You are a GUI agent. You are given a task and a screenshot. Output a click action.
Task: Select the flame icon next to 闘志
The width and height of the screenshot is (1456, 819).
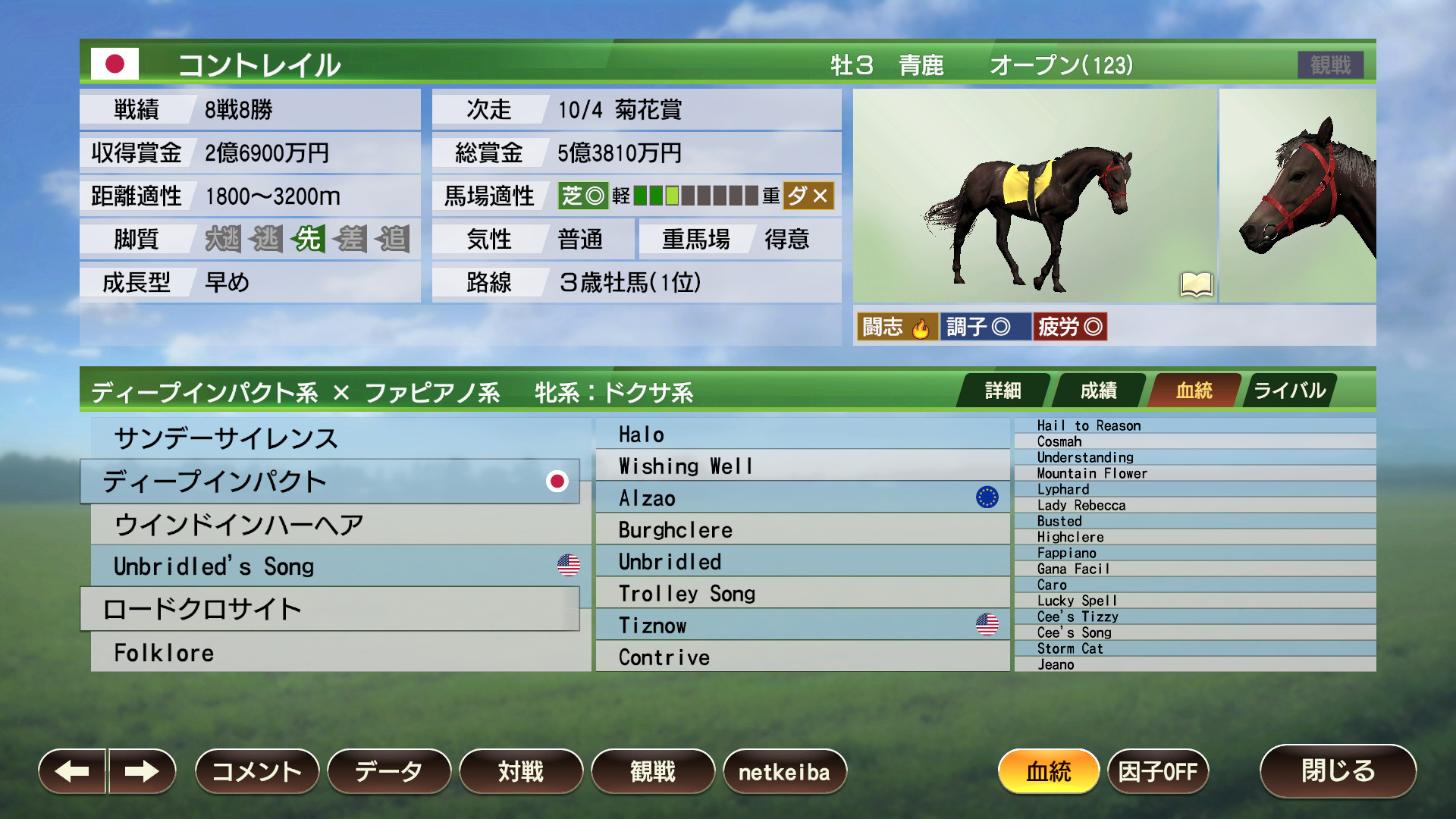coord(921,327)
